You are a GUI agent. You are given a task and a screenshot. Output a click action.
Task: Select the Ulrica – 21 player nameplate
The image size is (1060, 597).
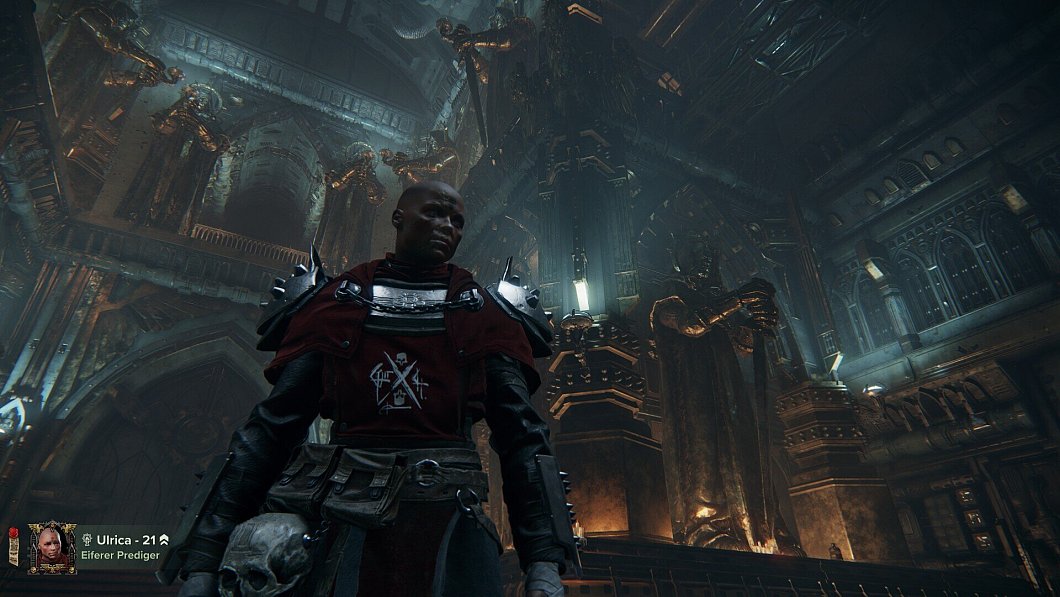(x=124, y=540)
